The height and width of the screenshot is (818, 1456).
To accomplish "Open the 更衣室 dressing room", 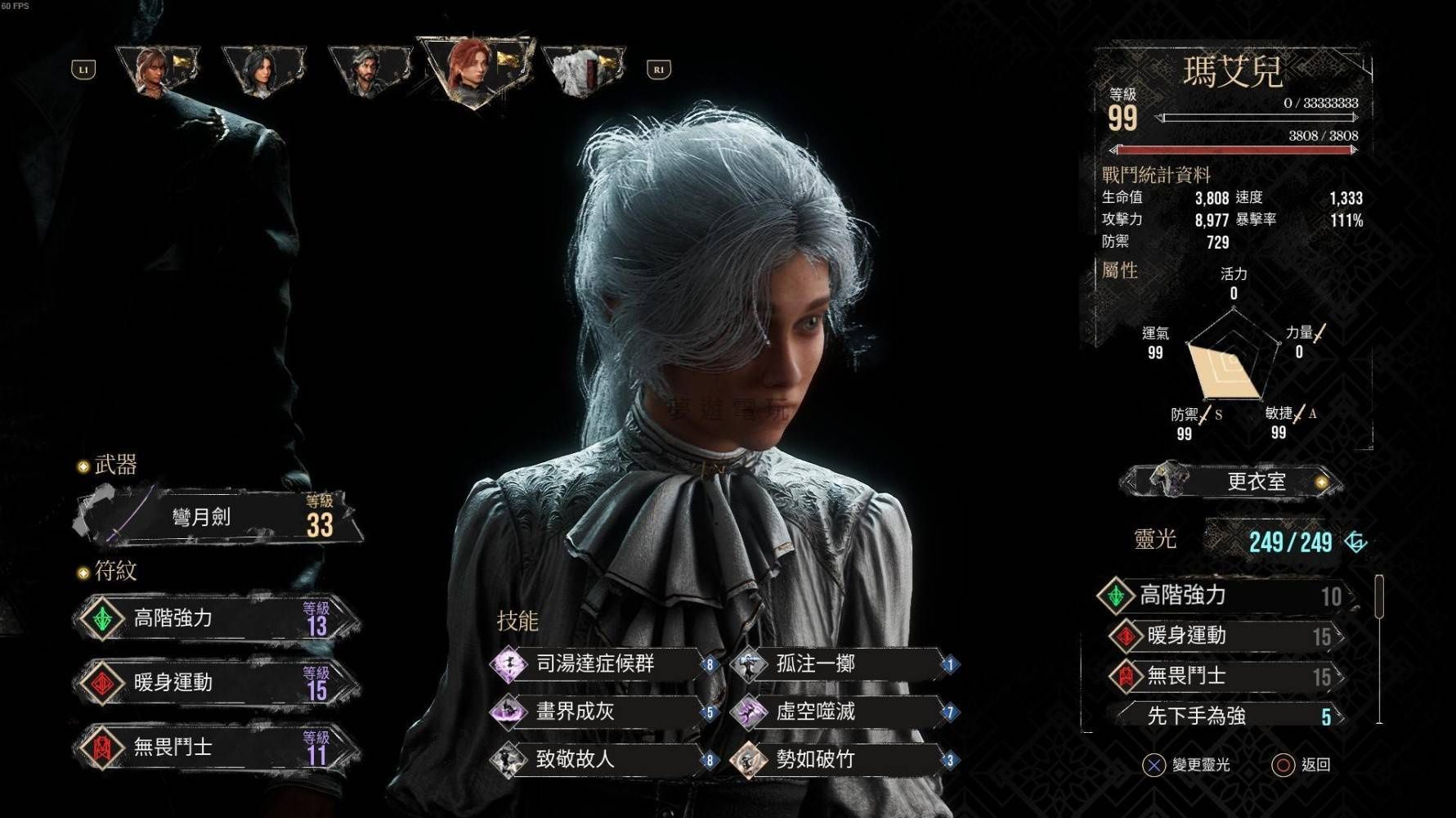I will pos(1233,481).
